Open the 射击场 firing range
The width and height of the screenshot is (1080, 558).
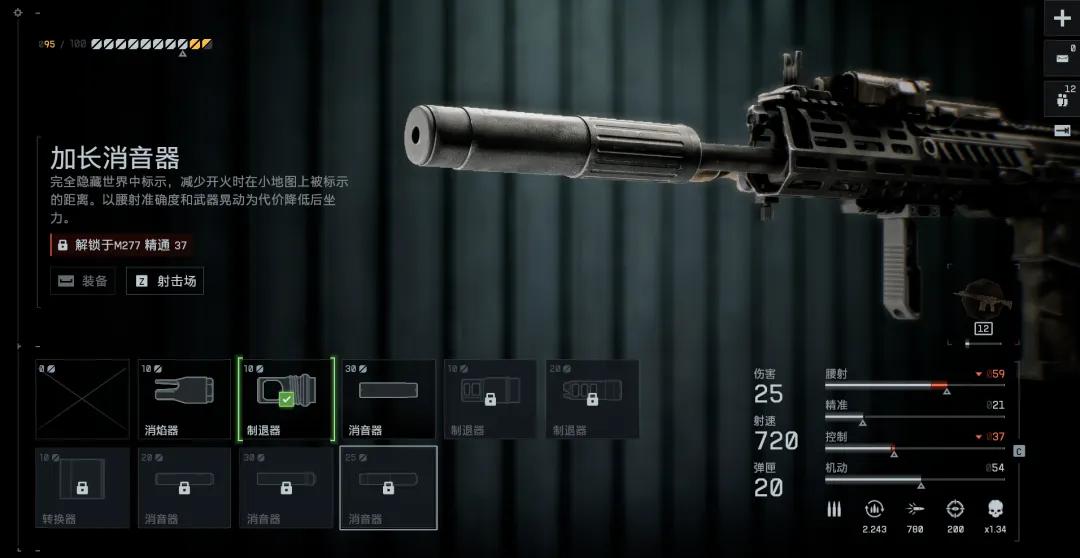tap(165, 281)
